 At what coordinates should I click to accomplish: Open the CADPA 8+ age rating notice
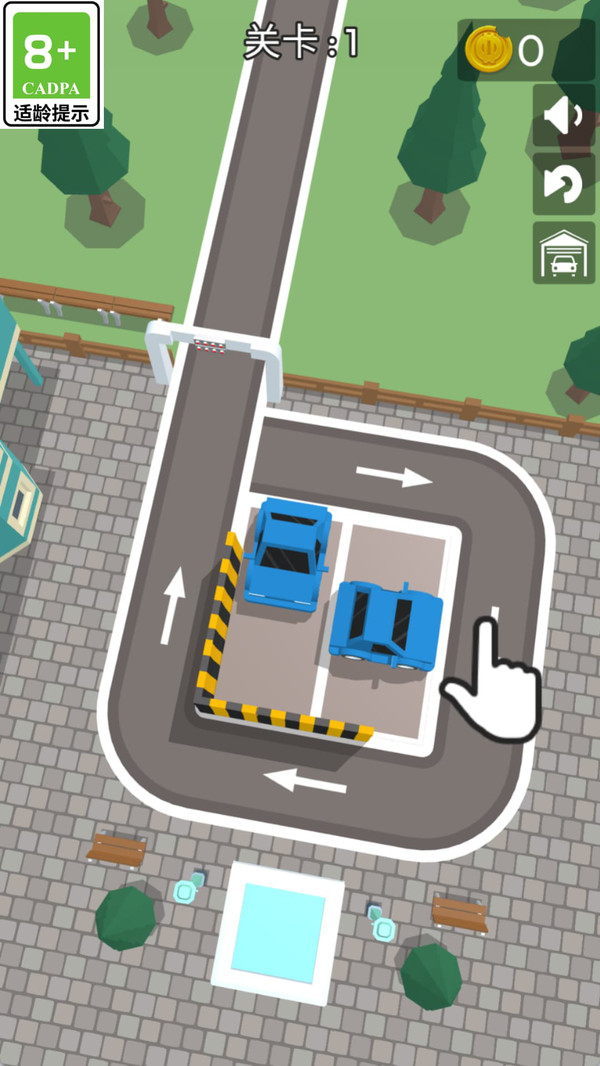click(51, 64)
